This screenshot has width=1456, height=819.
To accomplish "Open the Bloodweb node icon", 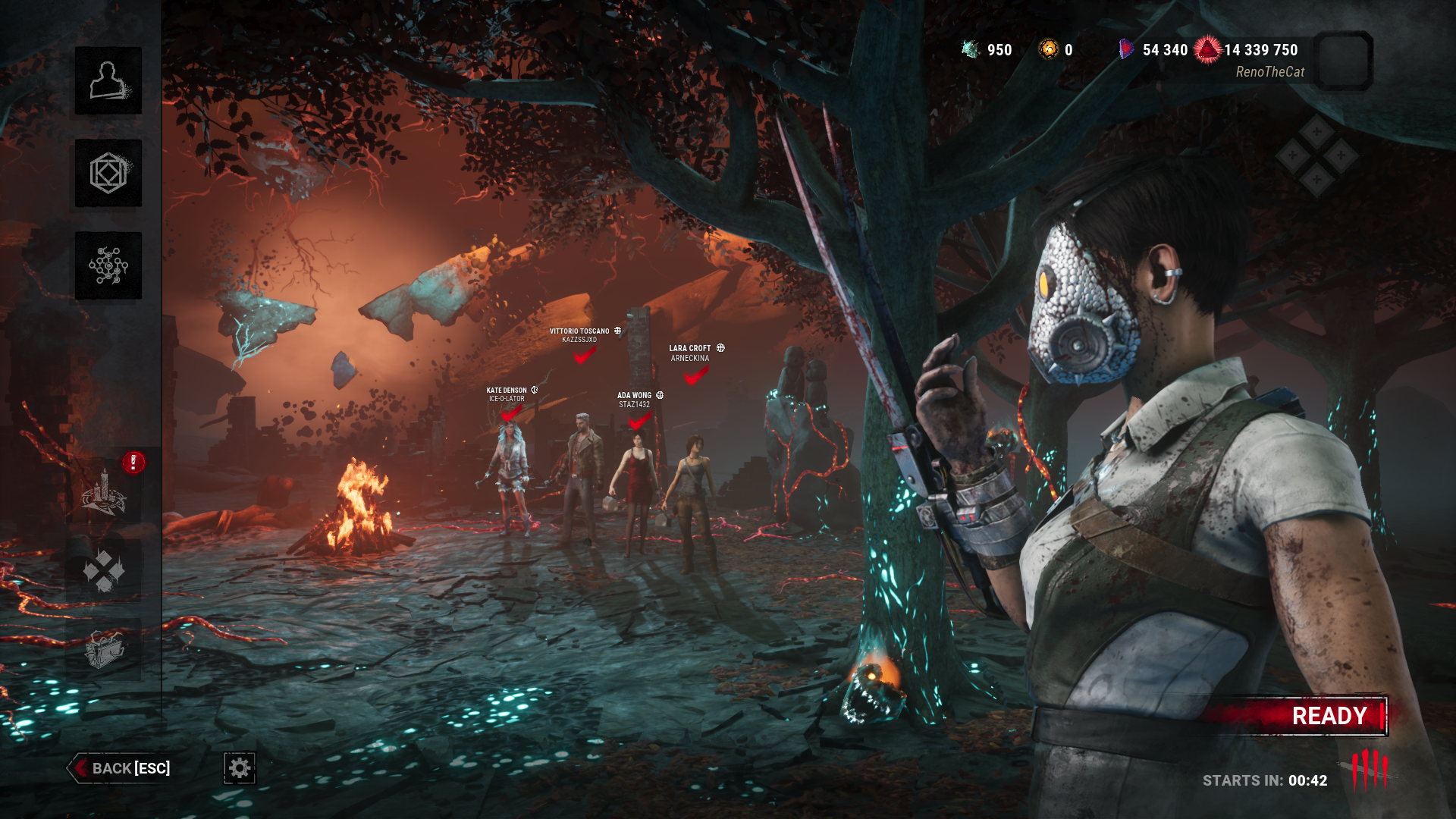I will coord(108,265).
